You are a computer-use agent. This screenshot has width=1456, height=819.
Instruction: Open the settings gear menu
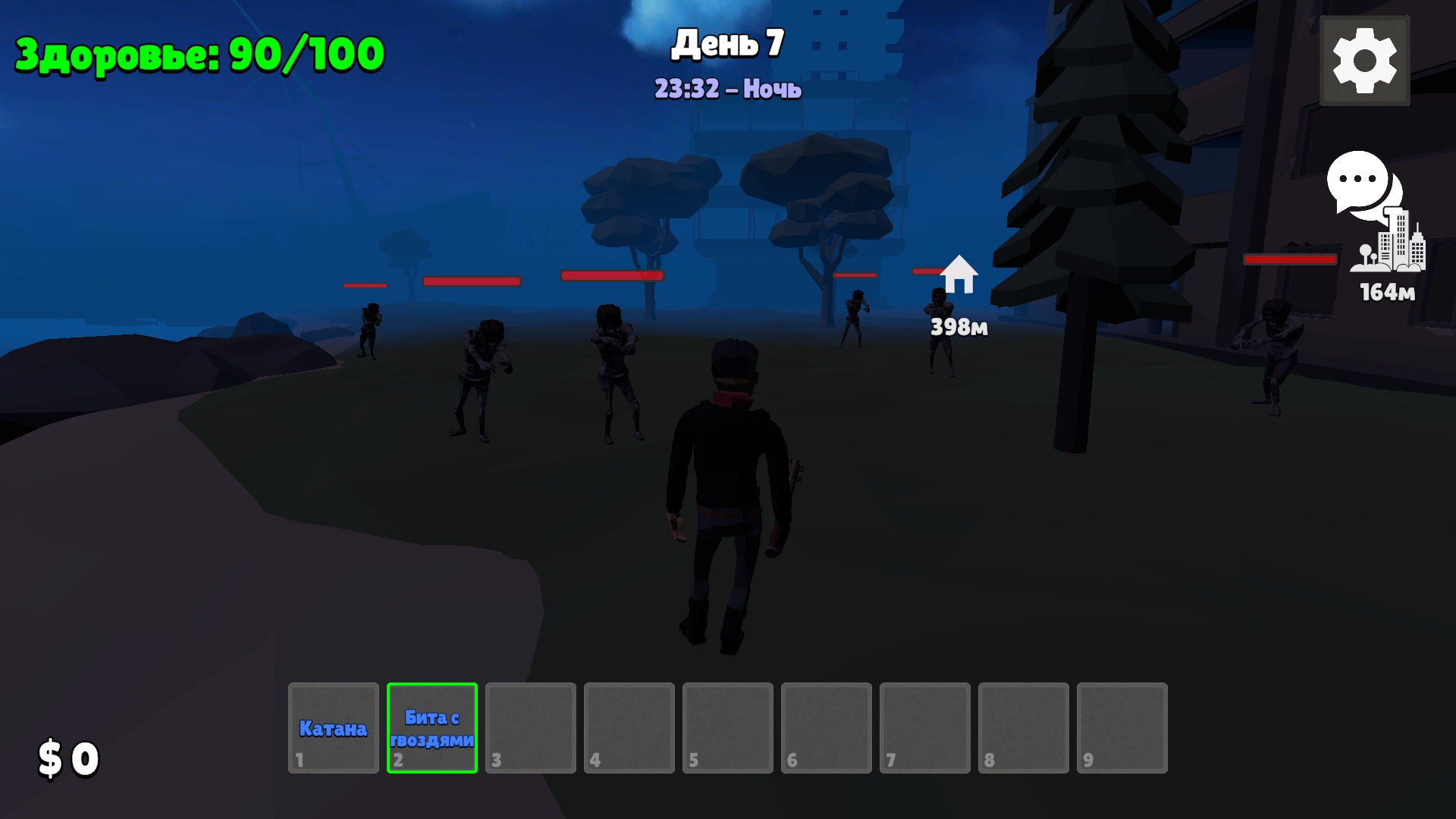(x=1363, y=61)
